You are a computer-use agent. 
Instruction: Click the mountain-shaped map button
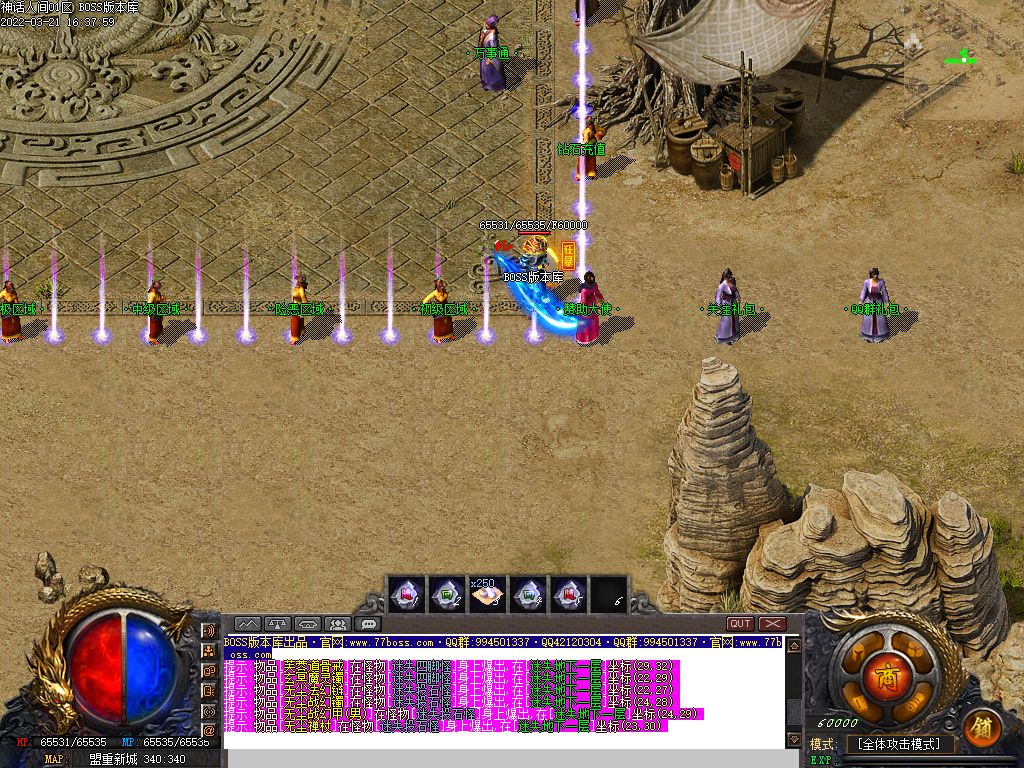(x=247, y=624)
